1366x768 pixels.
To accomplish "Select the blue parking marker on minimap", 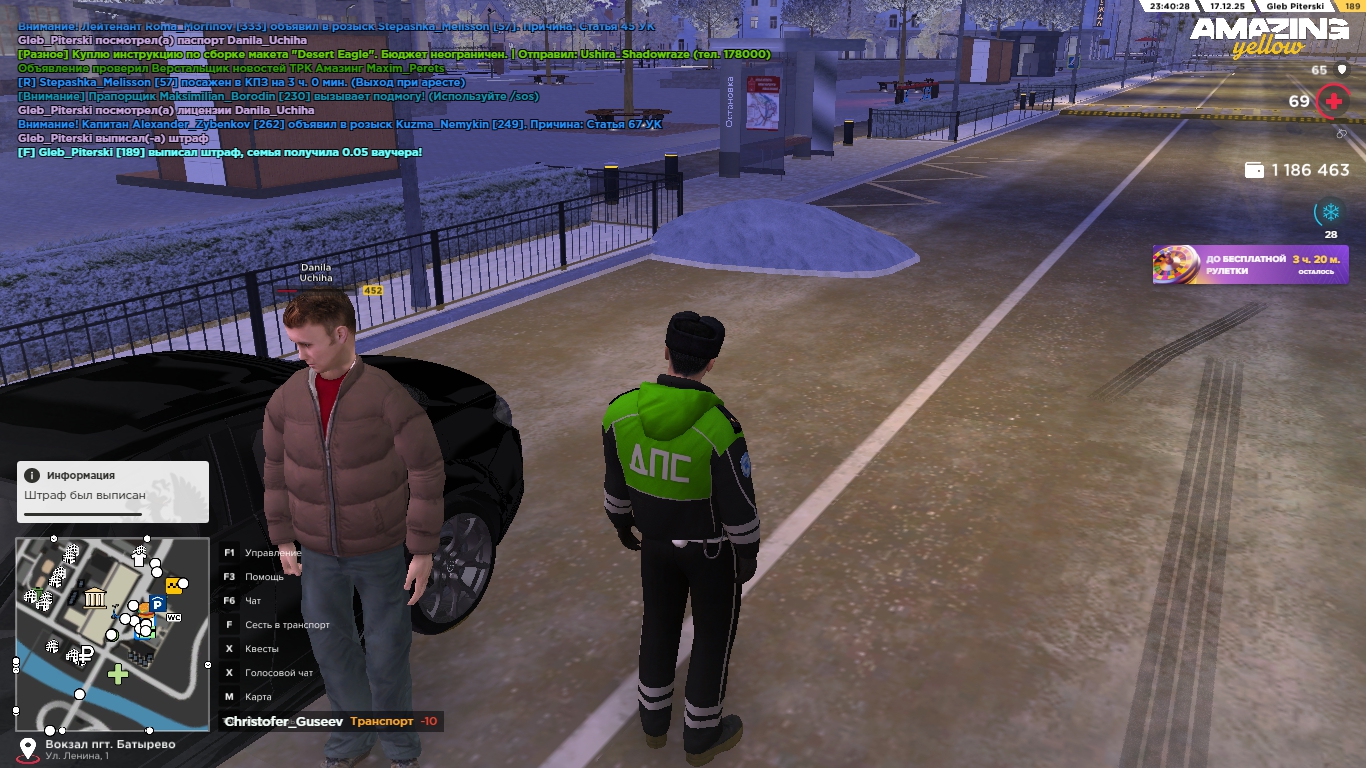I will (156, 605).
